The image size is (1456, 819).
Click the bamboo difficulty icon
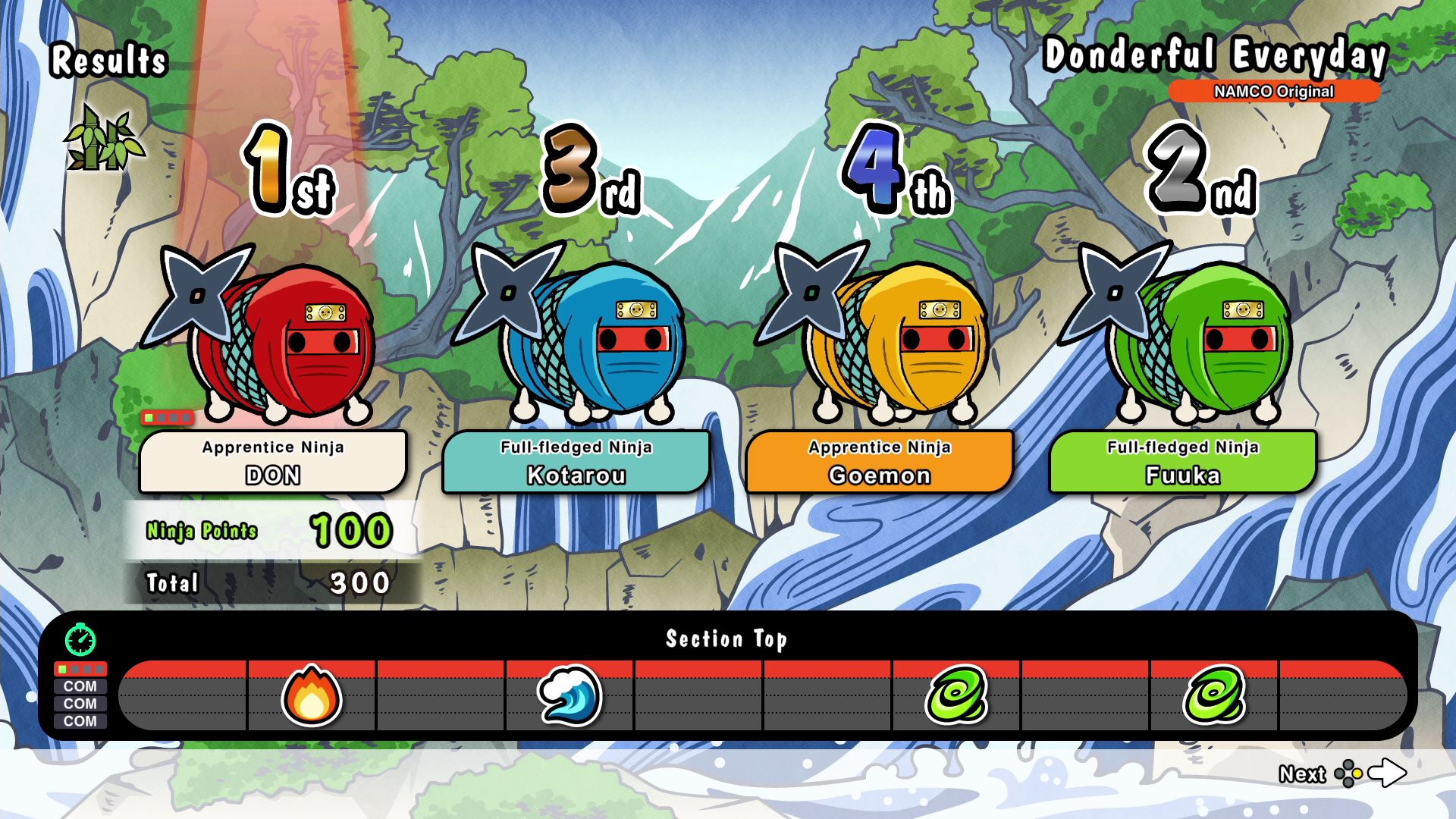coord(104,140)
